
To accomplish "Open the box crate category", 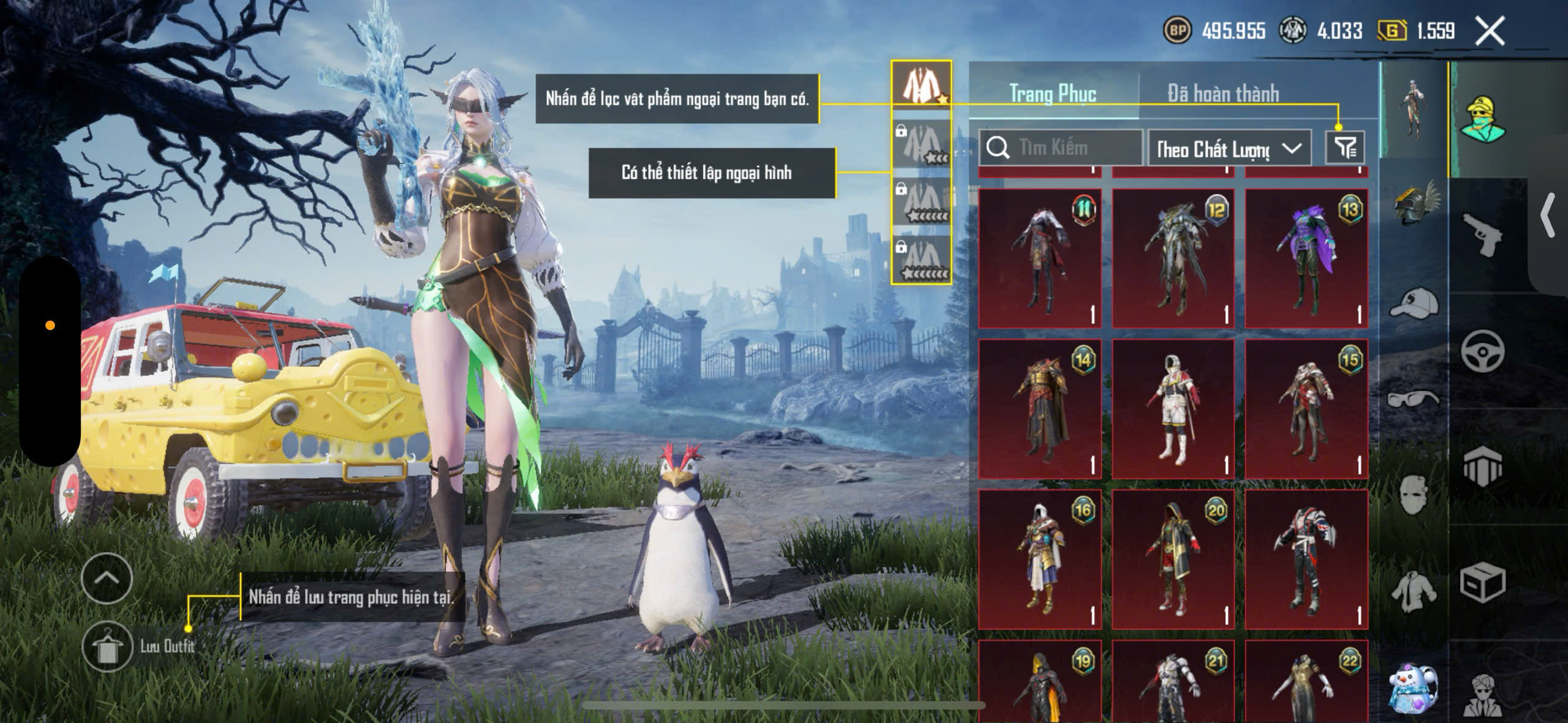I will [1482, 582].
